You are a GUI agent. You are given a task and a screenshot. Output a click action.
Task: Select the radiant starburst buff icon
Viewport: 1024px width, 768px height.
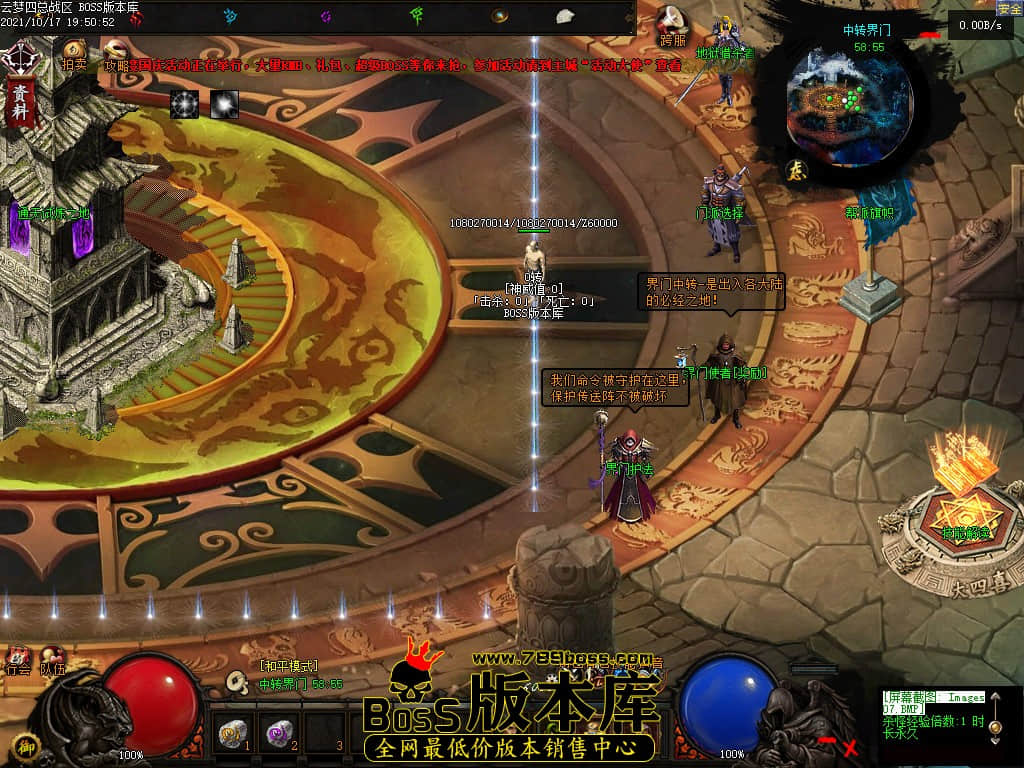[184, 103]
